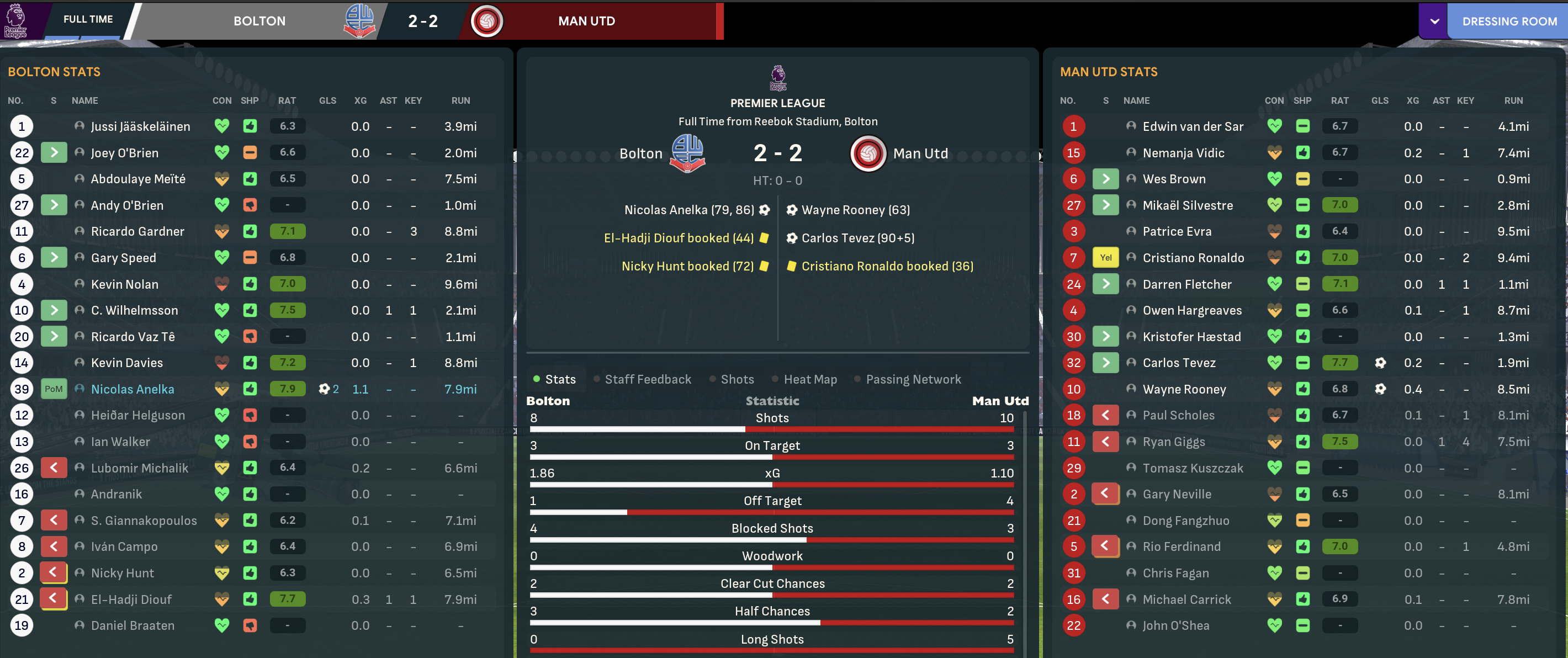Open the Heat Map tab
Image resolution: width=1568 pixels, height=658 pixels.
(x=809, y=379)
